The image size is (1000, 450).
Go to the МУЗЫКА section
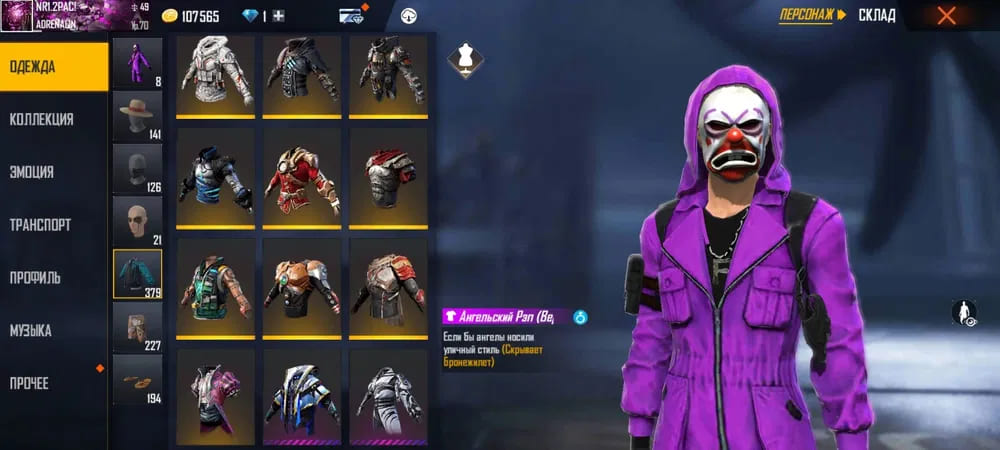(x=31, y=331)
